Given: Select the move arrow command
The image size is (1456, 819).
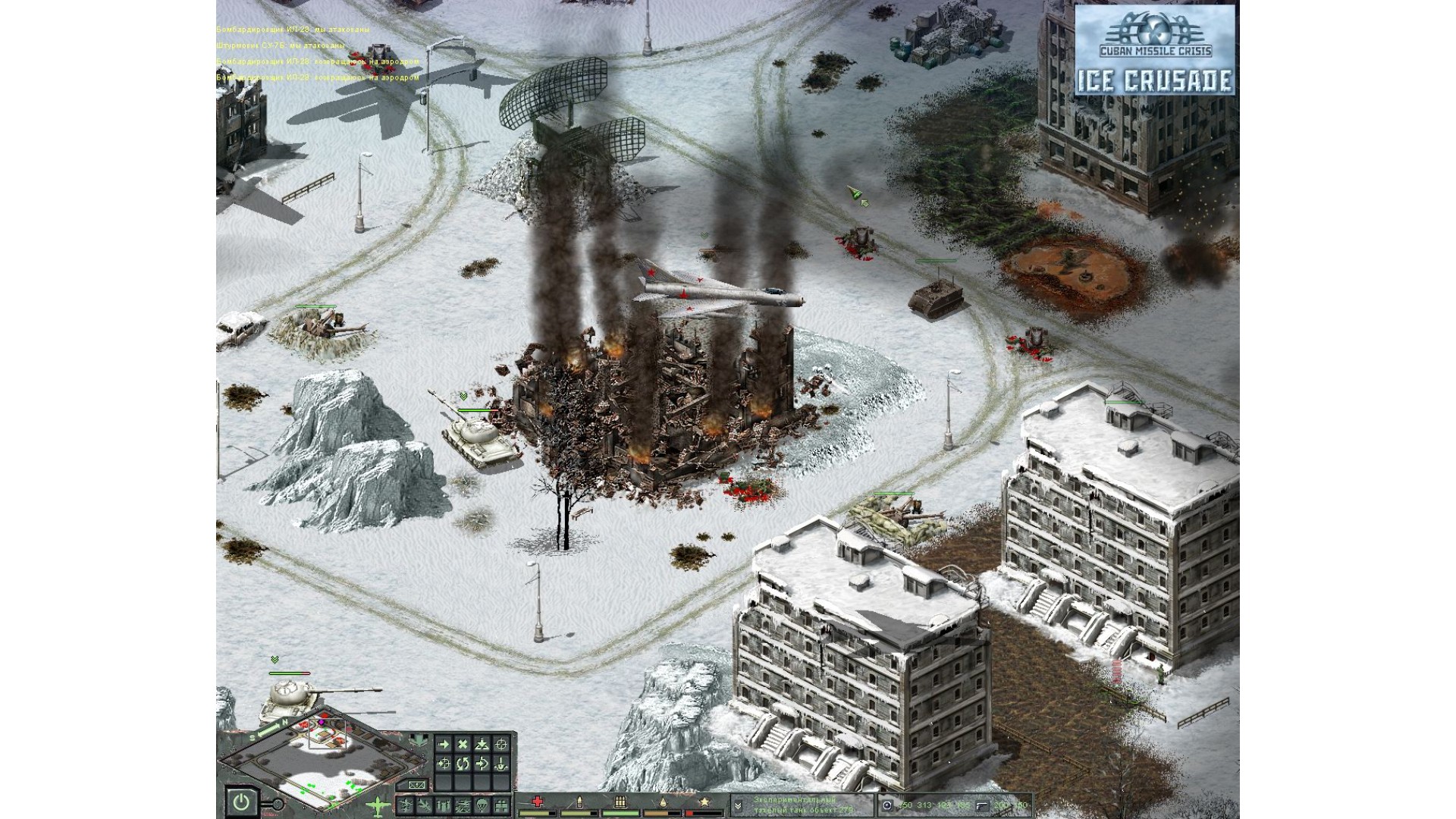Looking at the screenshot, I should 444,744.
